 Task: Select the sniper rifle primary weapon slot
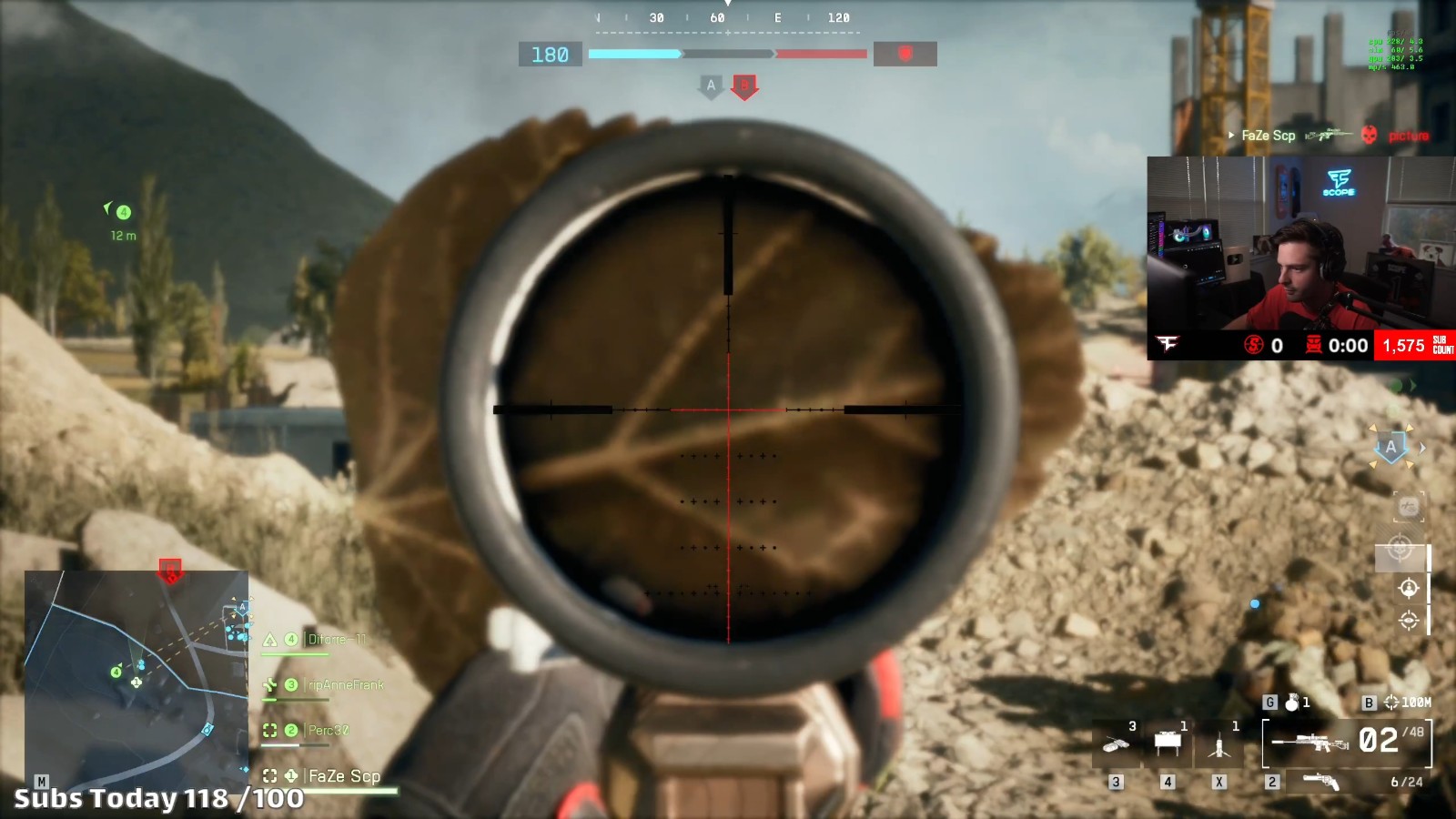pos(1347,742)
